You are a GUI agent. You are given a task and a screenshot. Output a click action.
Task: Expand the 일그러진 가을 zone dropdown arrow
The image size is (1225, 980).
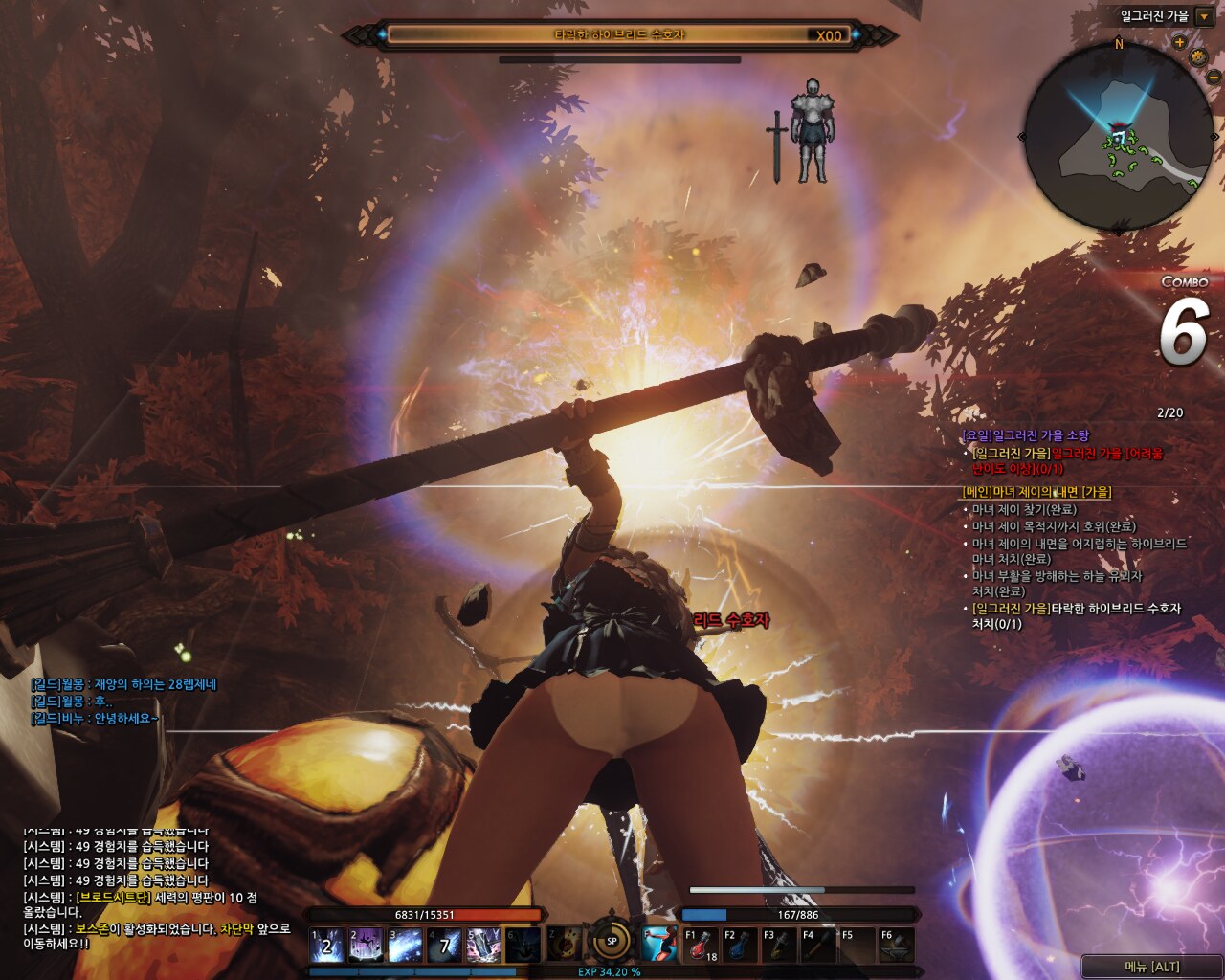coord(1204,17)
